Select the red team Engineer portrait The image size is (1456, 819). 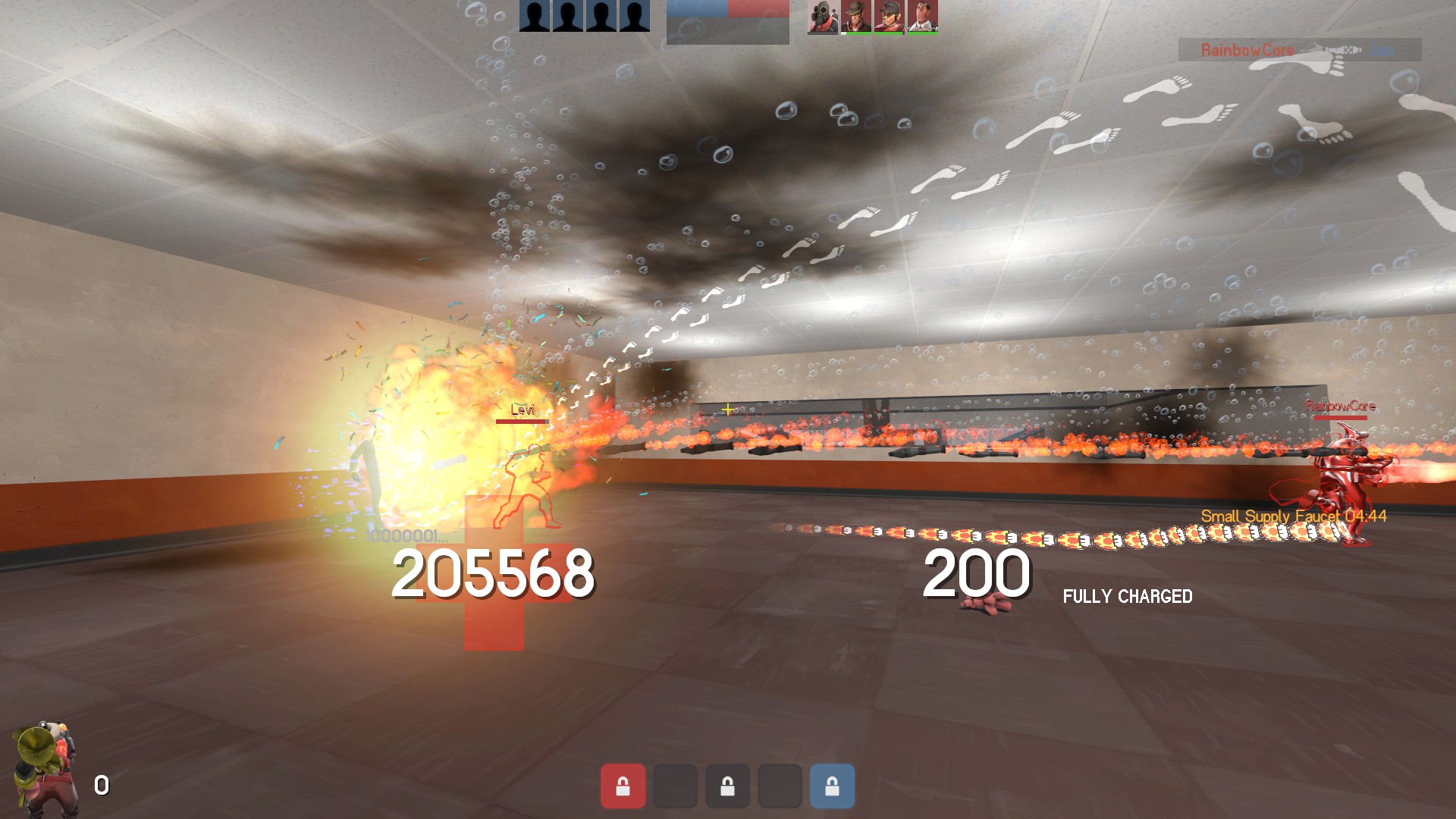(889, 17)
